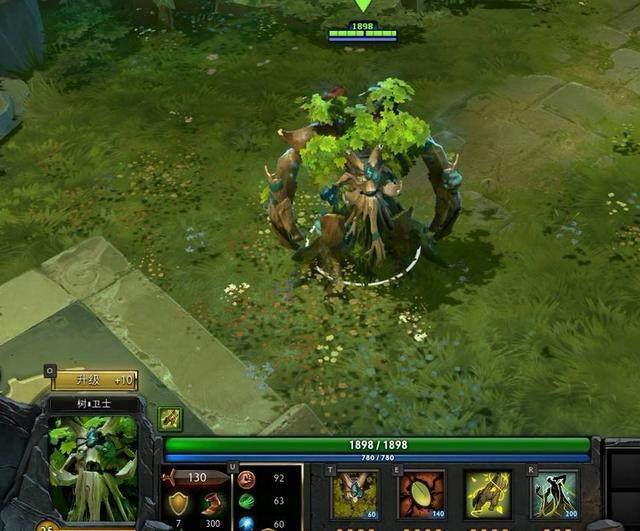640x531 pixels.
Task: Activate the Nature's Guise ability
Action: pos(355,494)
